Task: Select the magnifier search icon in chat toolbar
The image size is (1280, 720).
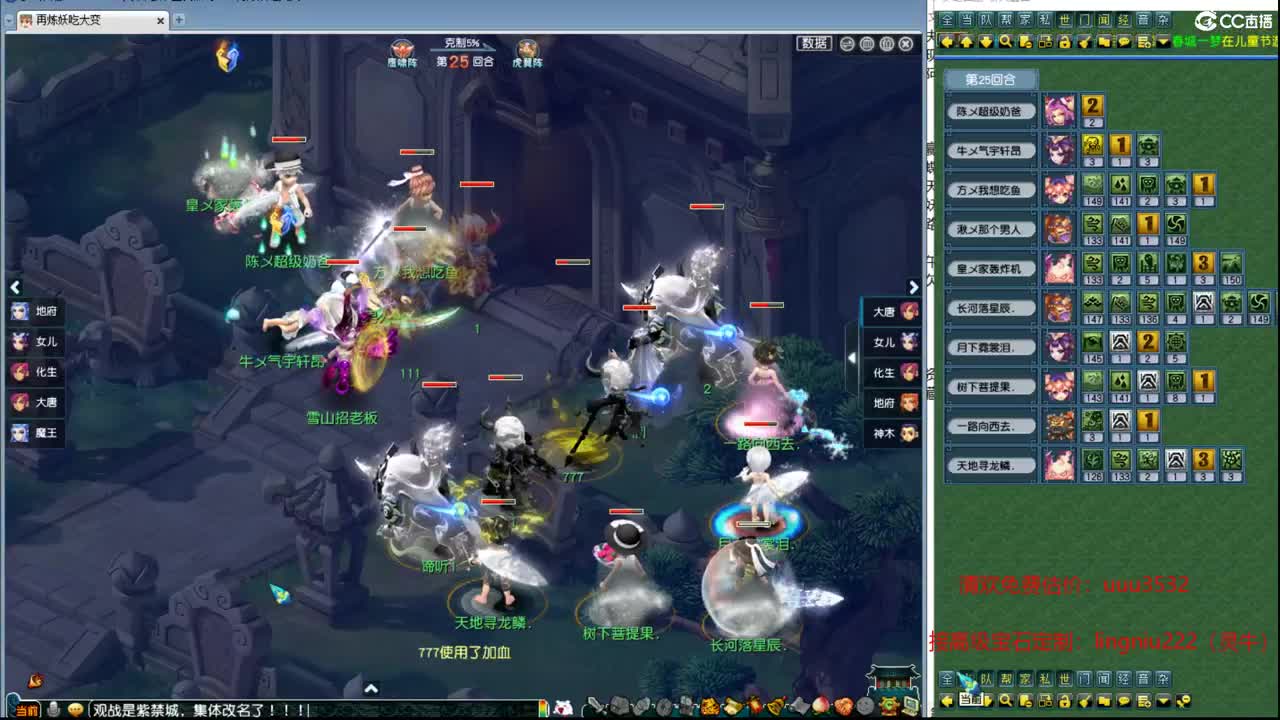Action: [x=1005, y=41]
